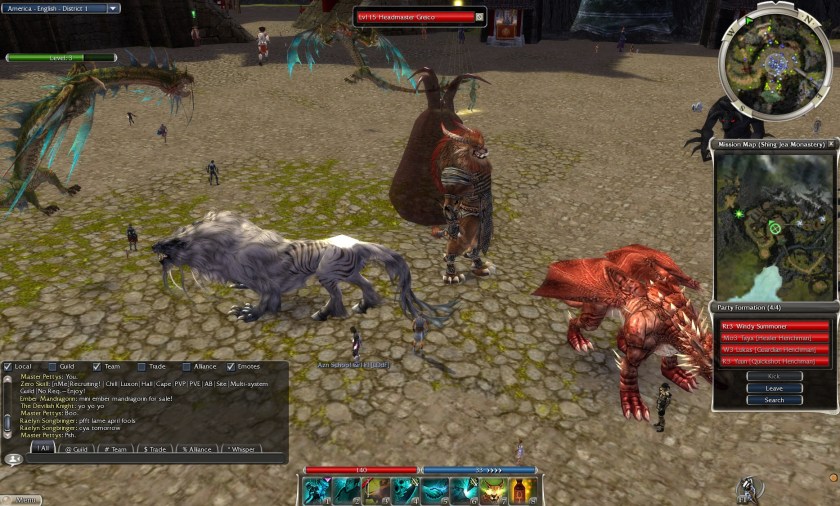Select Taya the Healer Henchman
This screenshot has height=506, width=840.
pos(774,338)
